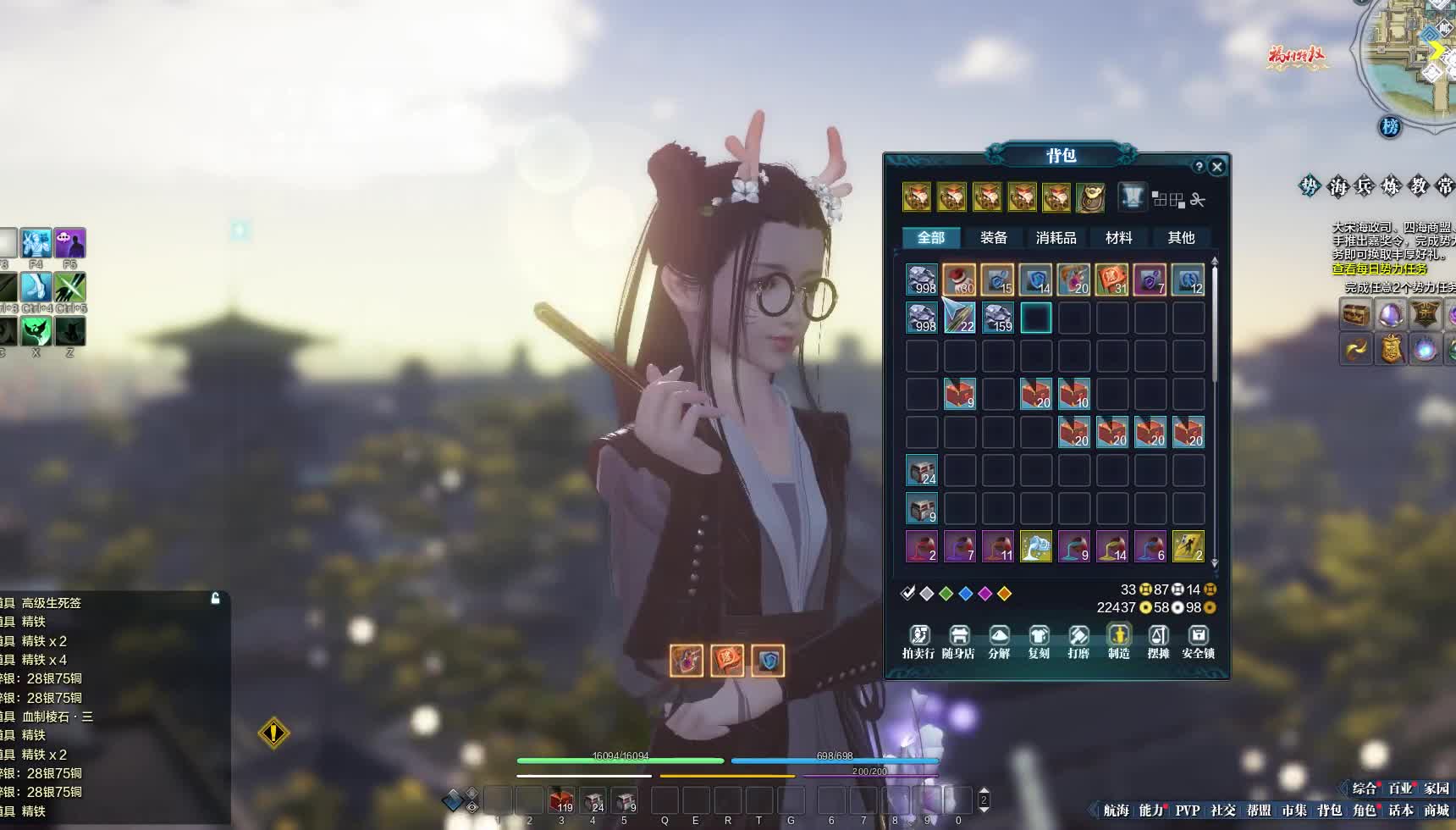The width and height of the screenshot is (1456, 830).
Task: Click the 分解 dismantle button
Action: (x=999, y=641)
